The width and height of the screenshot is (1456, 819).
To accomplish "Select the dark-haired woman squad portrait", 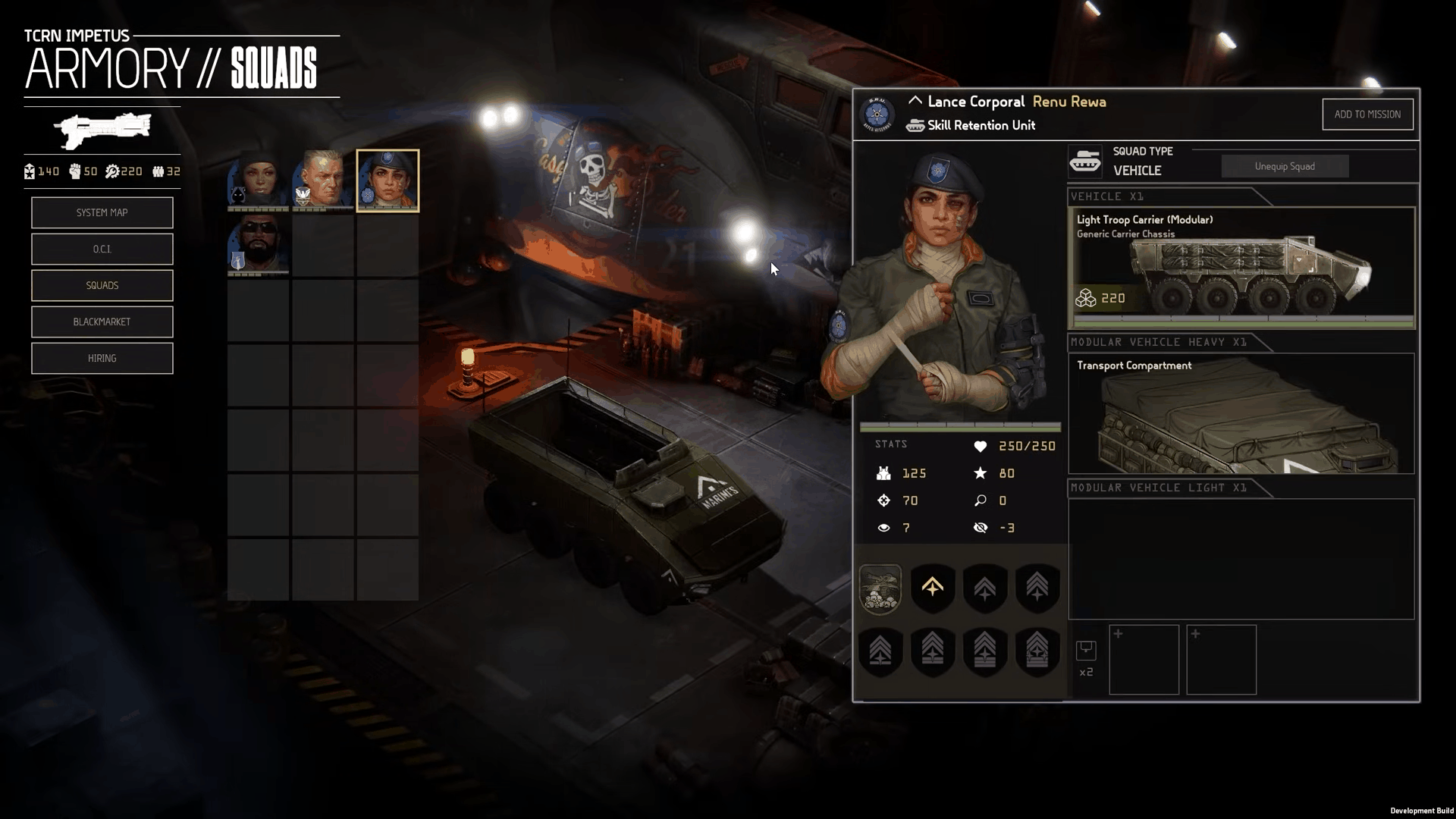I will (258, 180).
